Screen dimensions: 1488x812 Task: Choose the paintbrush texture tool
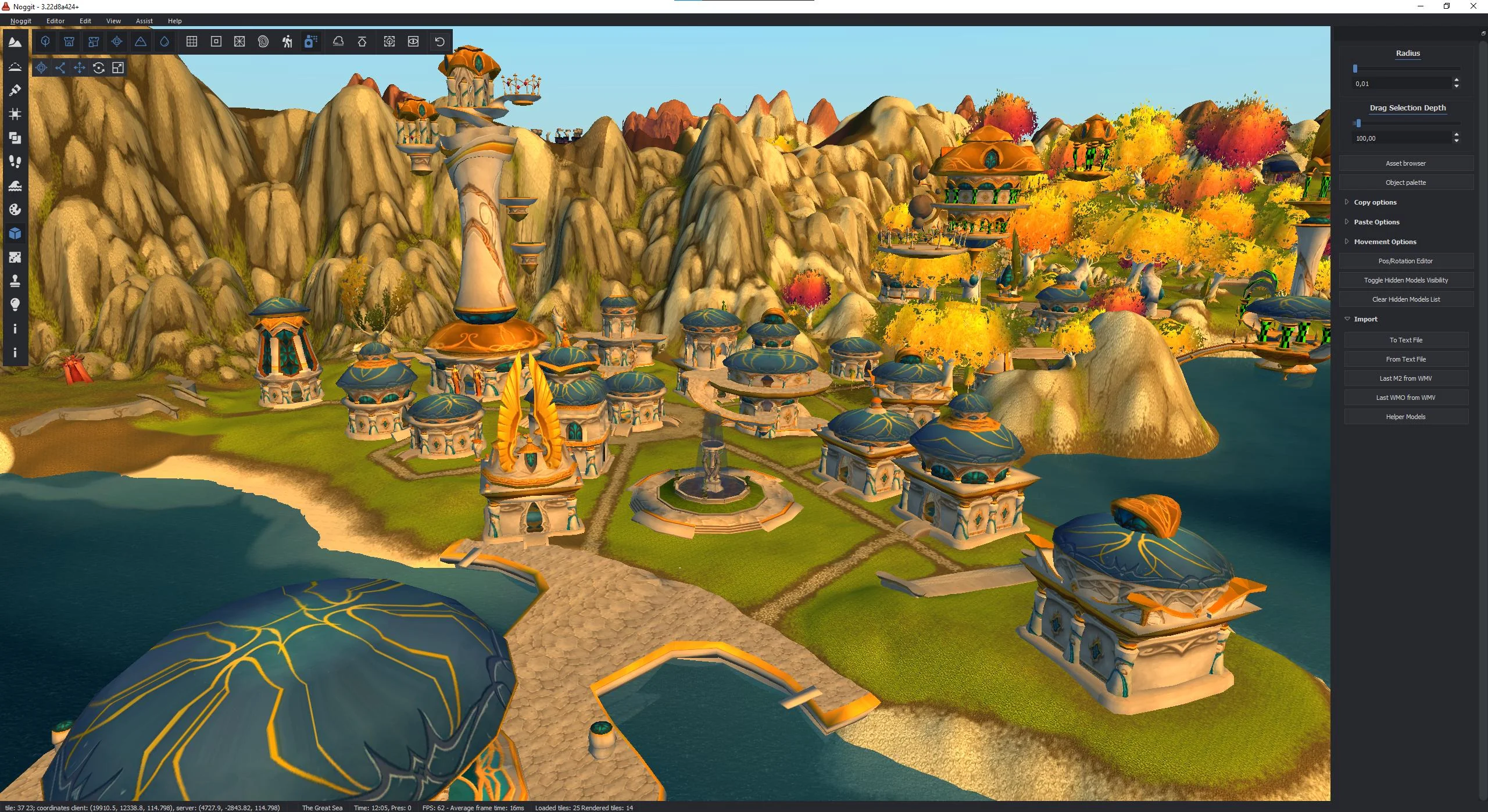tap(15, 90)
